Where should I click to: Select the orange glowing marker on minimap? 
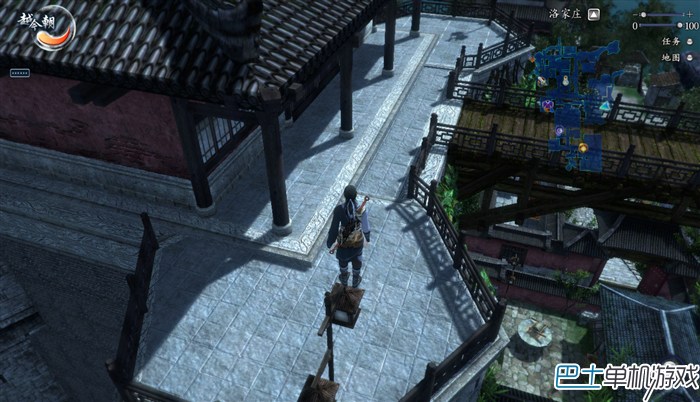pyautogui.click(x=582, y=148)
